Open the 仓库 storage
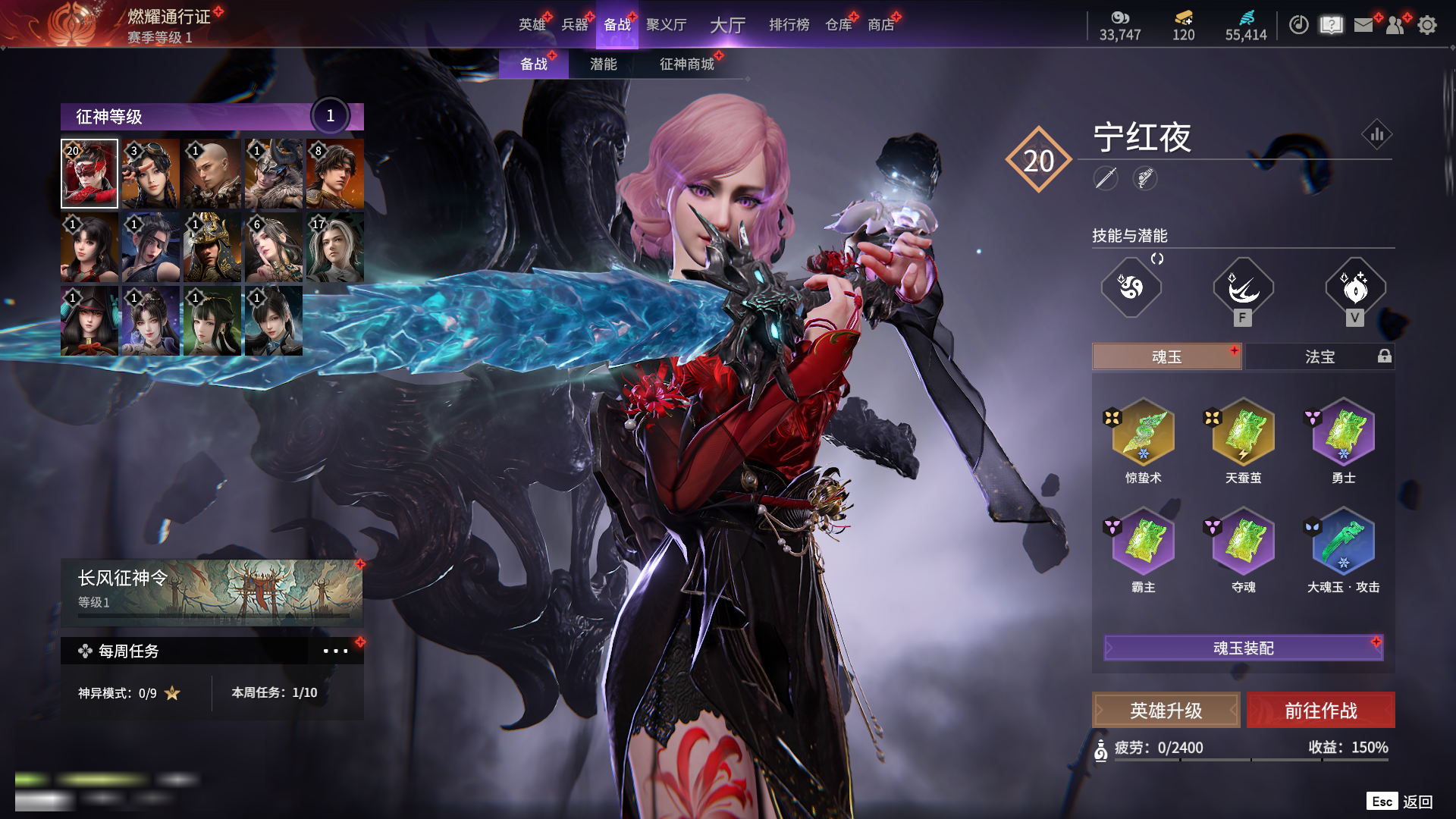This screenshot has width=1456, height=819. [839, 25]
